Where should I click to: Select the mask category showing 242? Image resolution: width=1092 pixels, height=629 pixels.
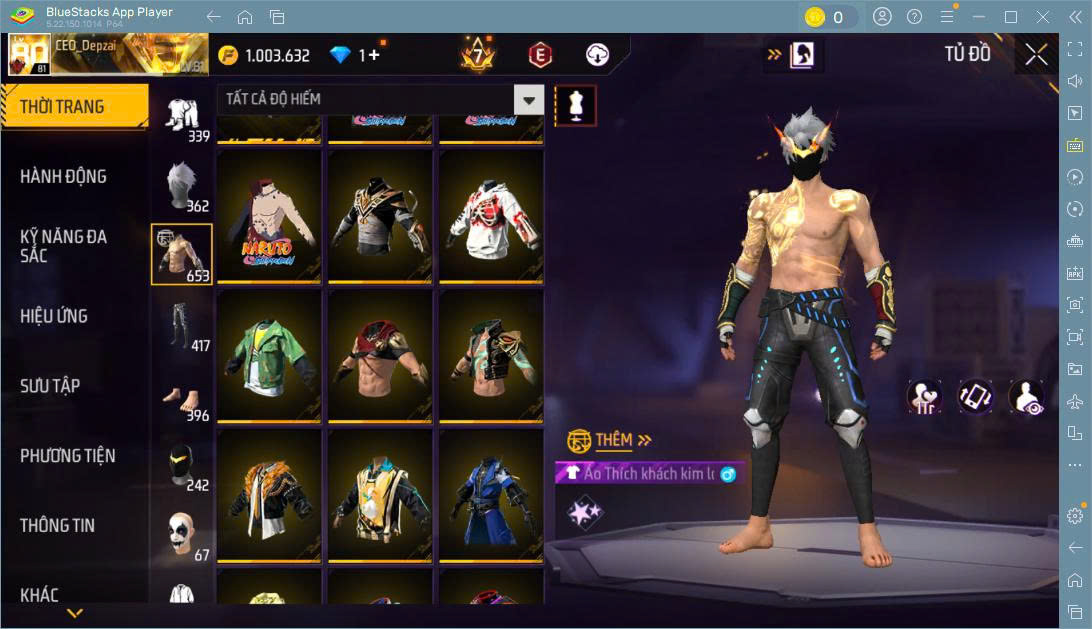click(182, 465)
